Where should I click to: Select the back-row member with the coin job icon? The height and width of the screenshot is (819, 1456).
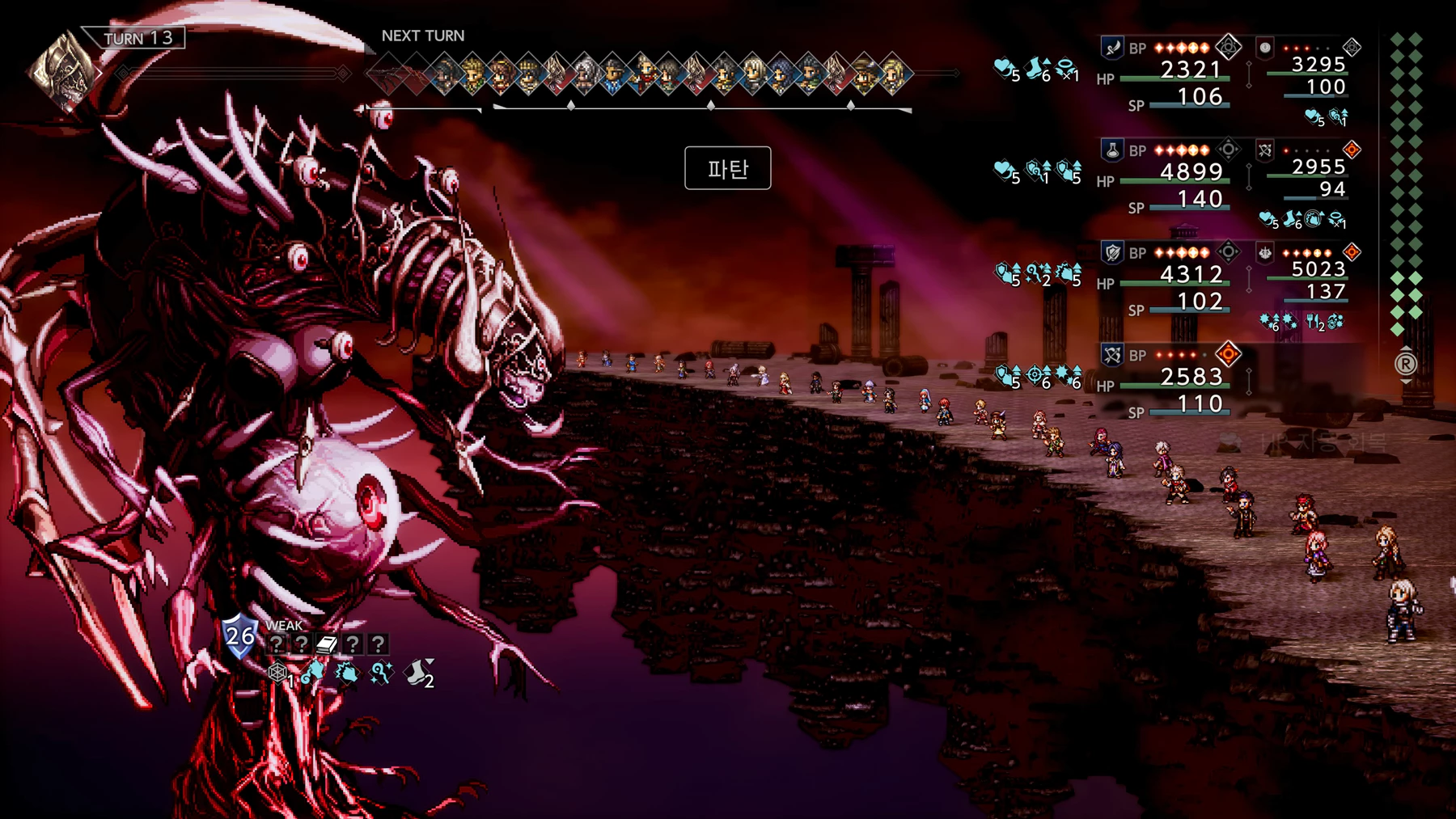1265,48
